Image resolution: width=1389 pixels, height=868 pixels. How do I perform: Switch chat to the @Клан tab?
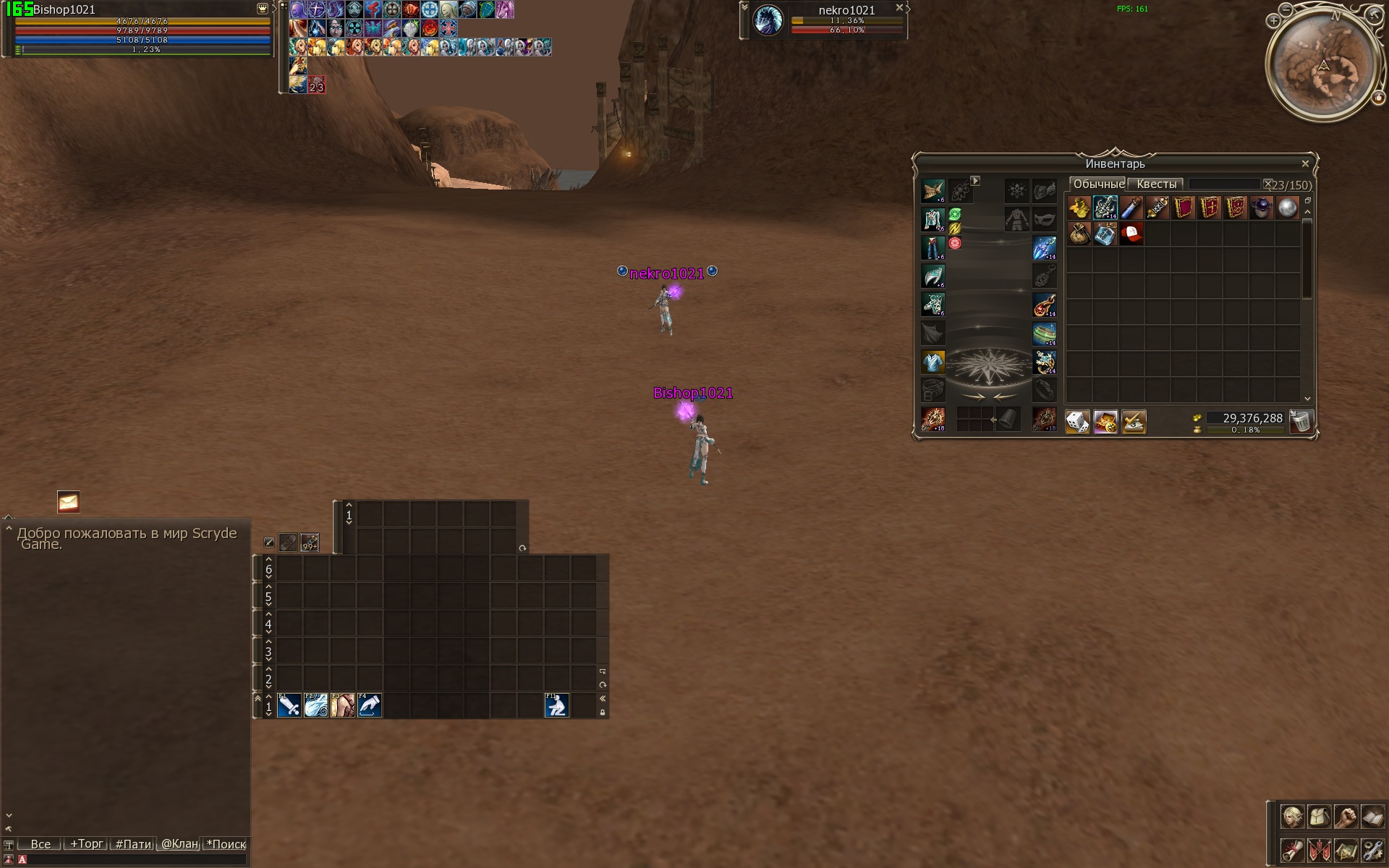pos(179,844)
